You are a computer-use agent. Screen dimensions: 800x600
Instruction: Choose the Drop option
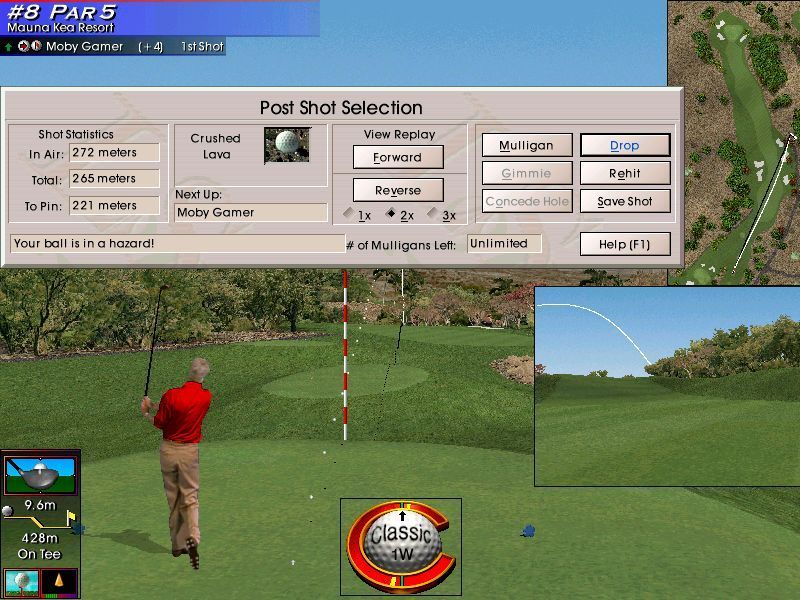[x=625, y=145]
